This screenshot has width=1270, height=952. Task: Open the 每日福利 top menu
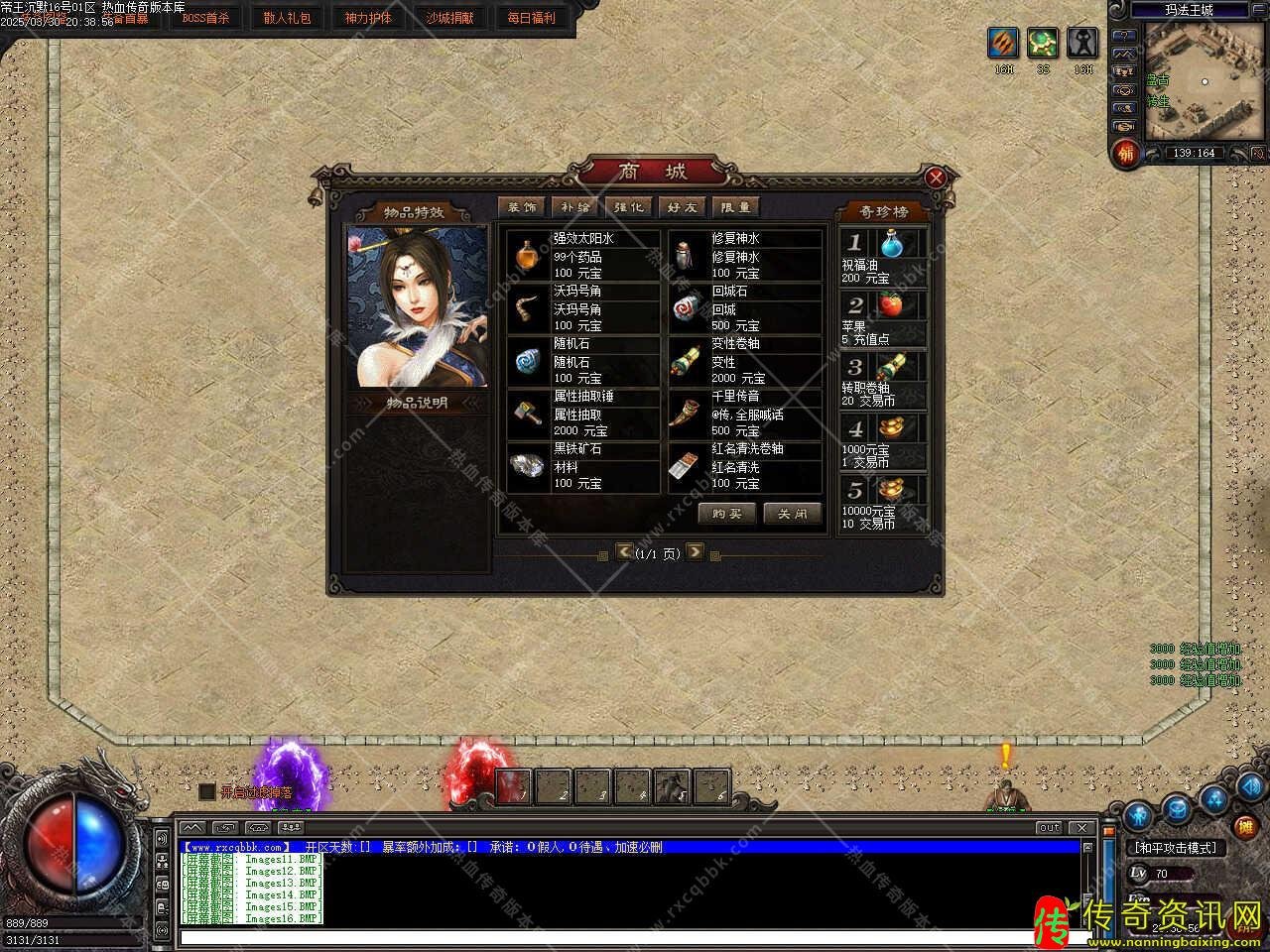tap(532, 18)
